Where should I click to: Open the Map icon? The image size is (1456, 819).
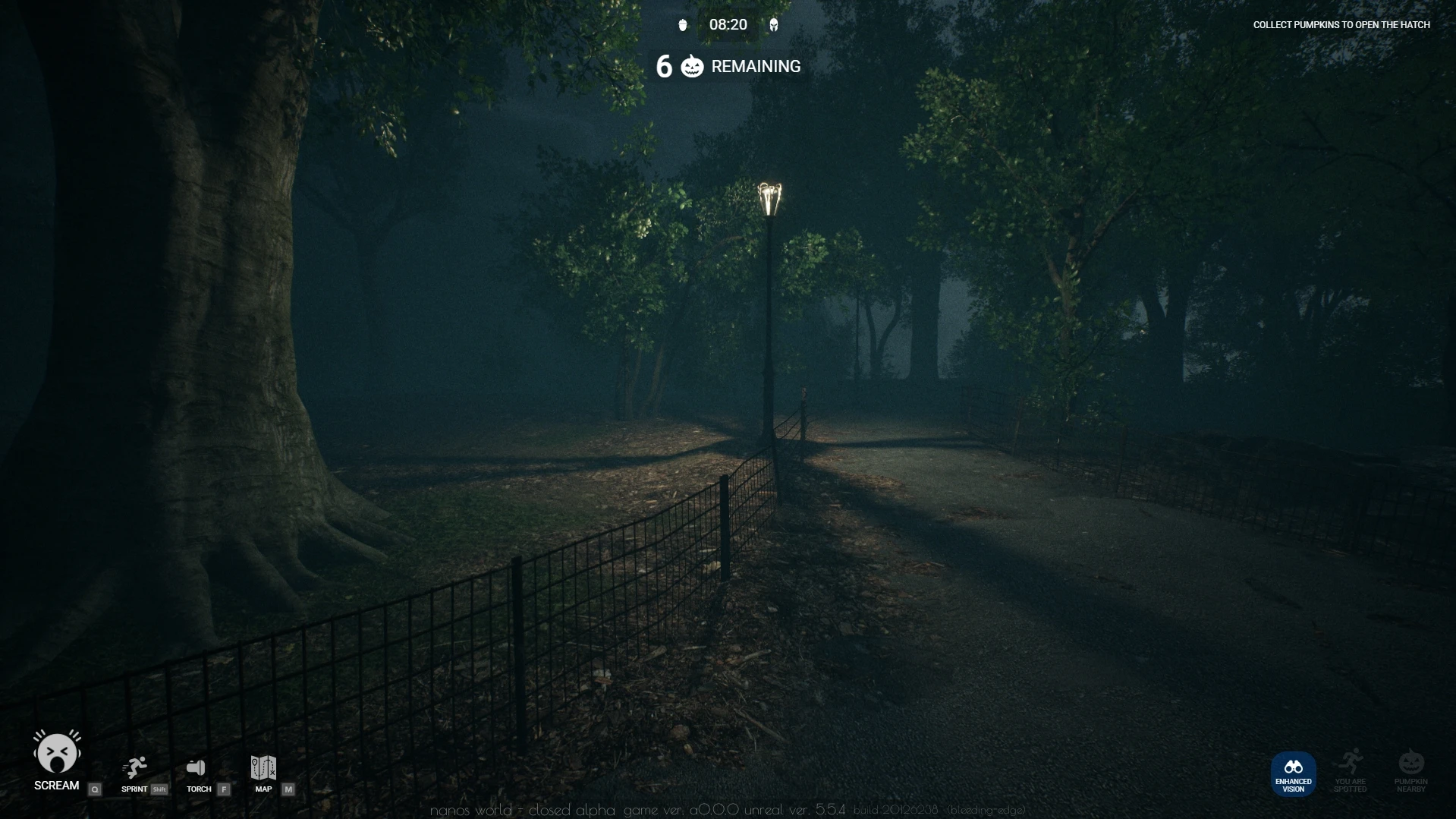tap(263, 767)
